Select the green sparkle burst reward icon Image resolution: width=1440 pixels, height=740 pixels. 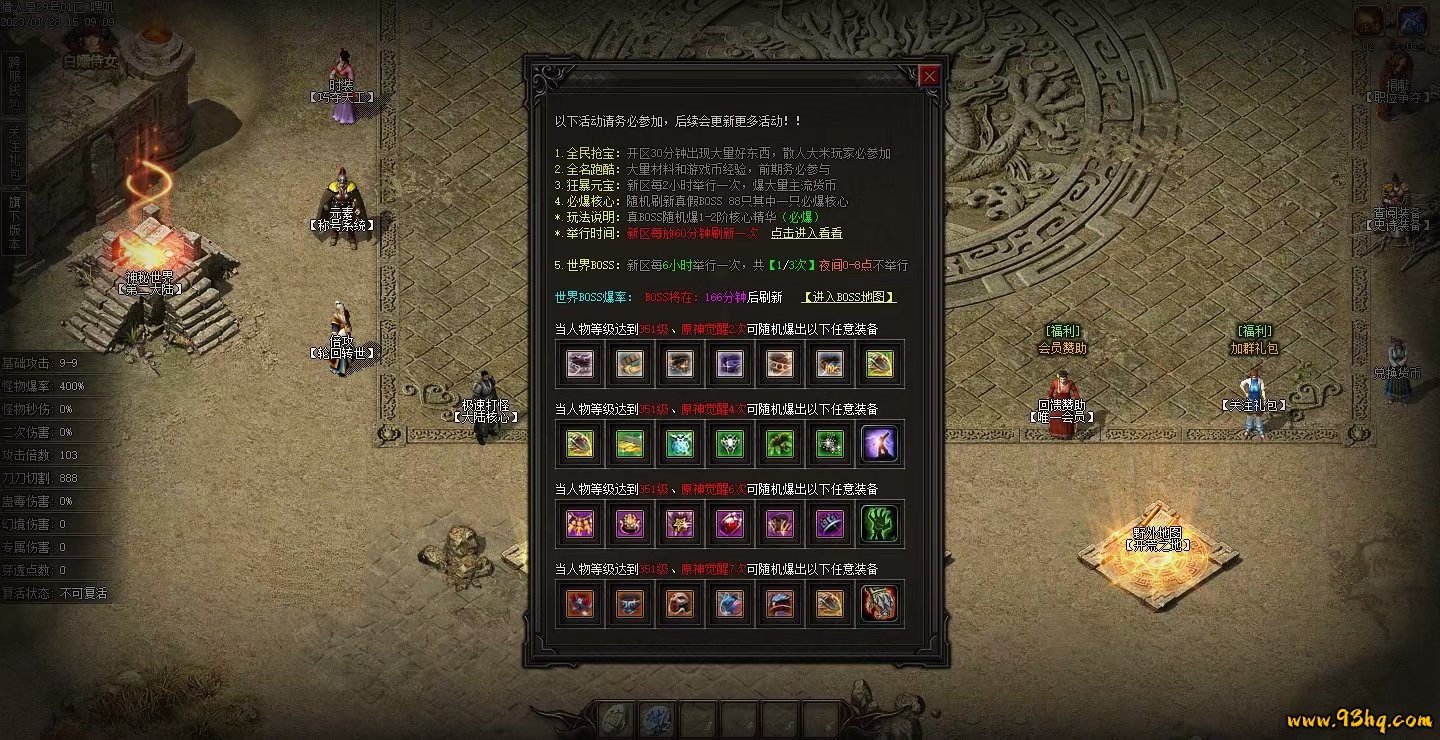pos(830,444)
